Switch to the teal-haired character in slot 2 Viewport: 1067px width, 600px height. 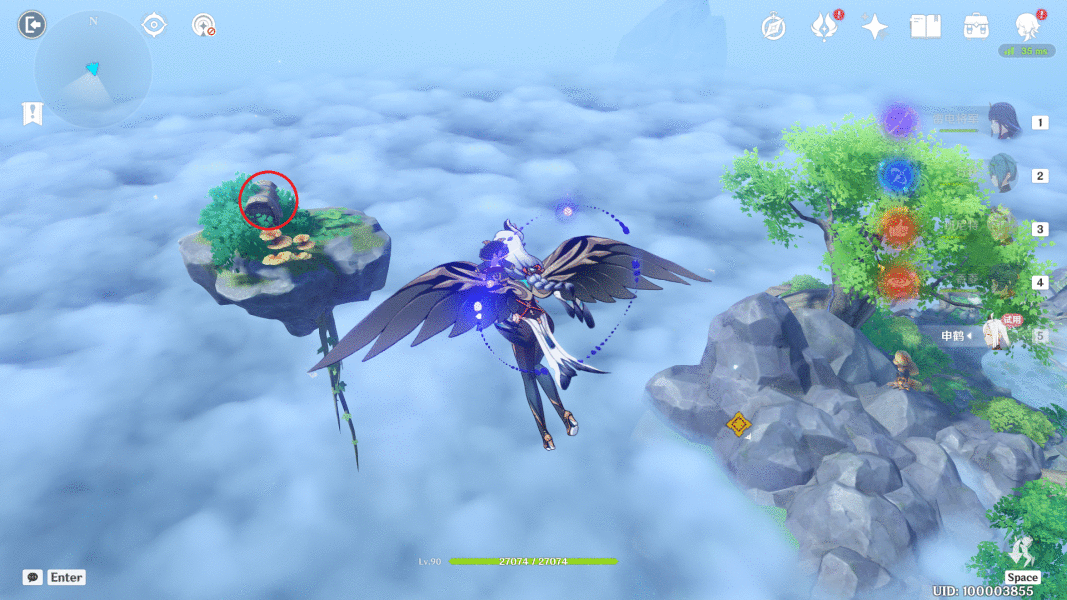(x=1001, y=175)
